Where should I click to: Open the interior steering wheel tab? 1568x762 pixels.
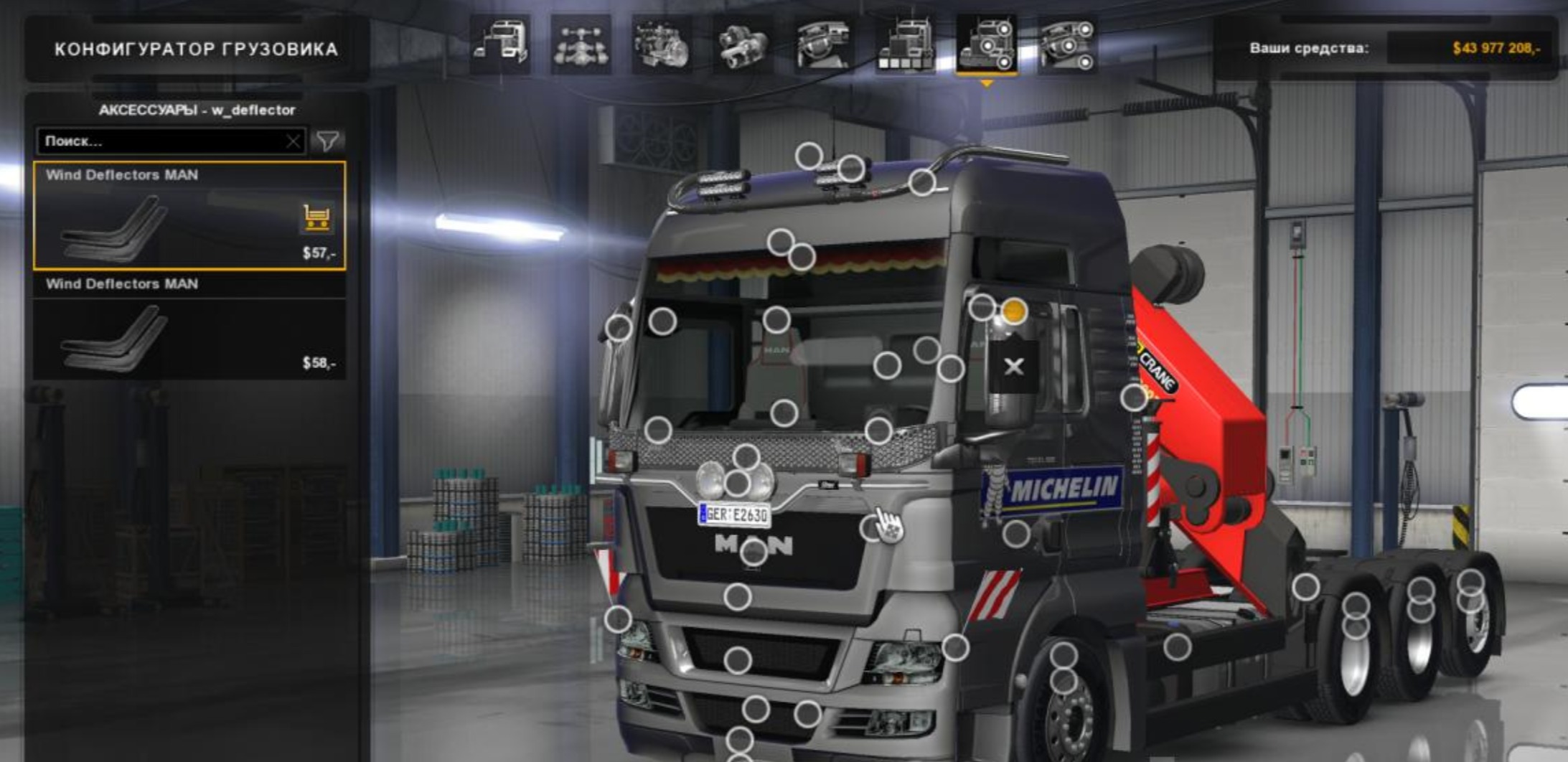click(x=824, y=44)
